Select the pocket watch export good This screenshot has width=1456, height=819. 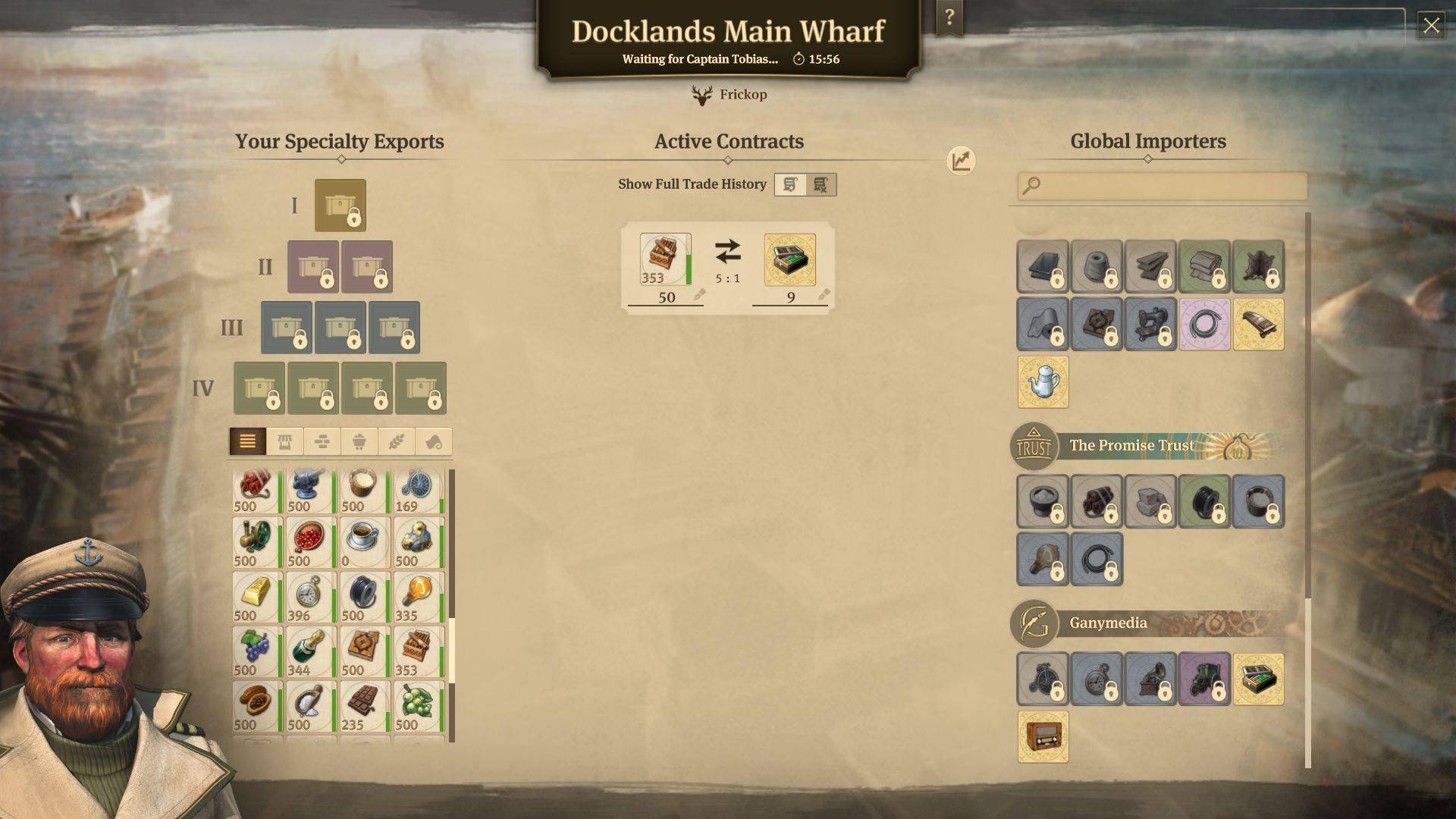[x=310, y=596]
